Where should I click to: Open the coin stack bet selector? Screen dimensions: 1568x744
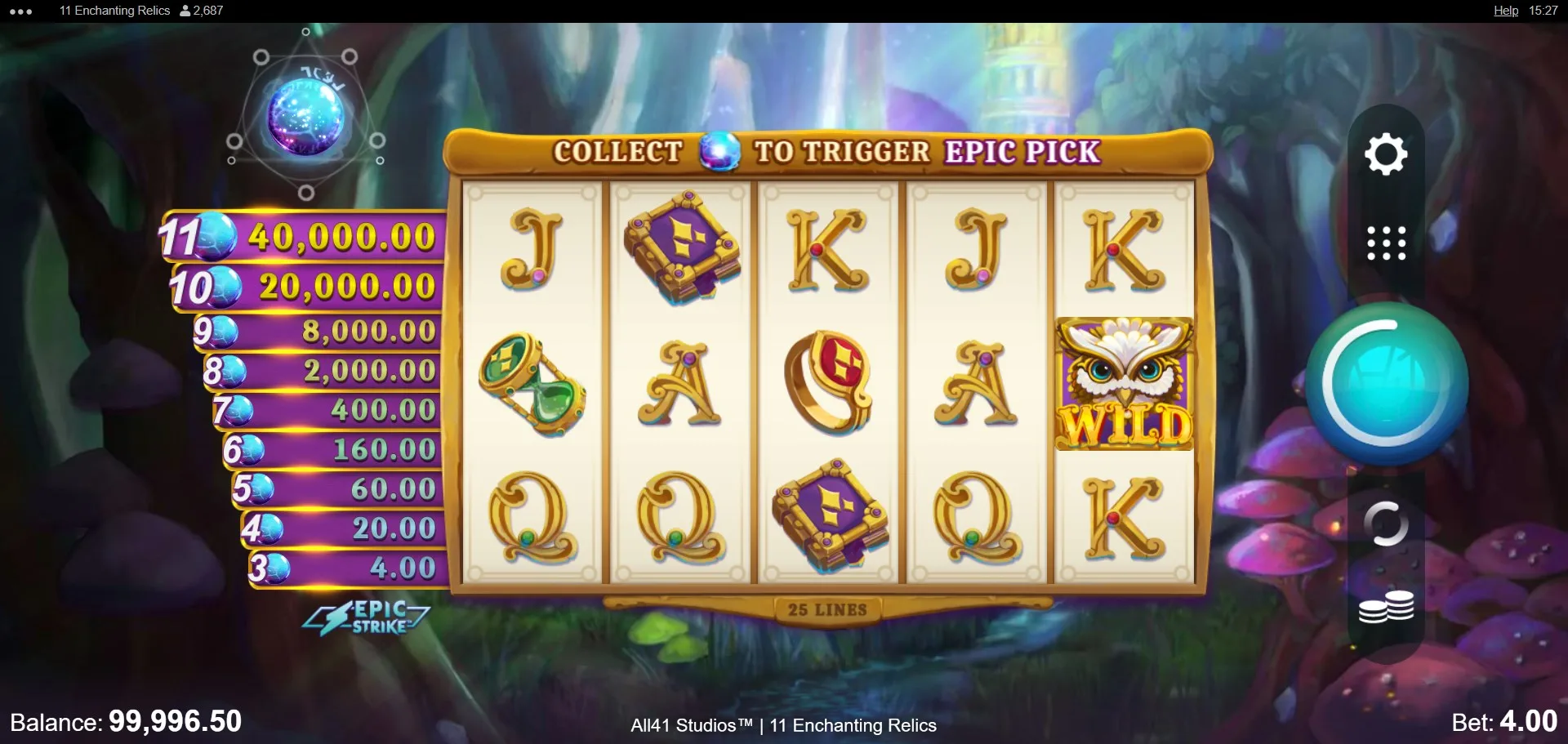(1386, 608)
